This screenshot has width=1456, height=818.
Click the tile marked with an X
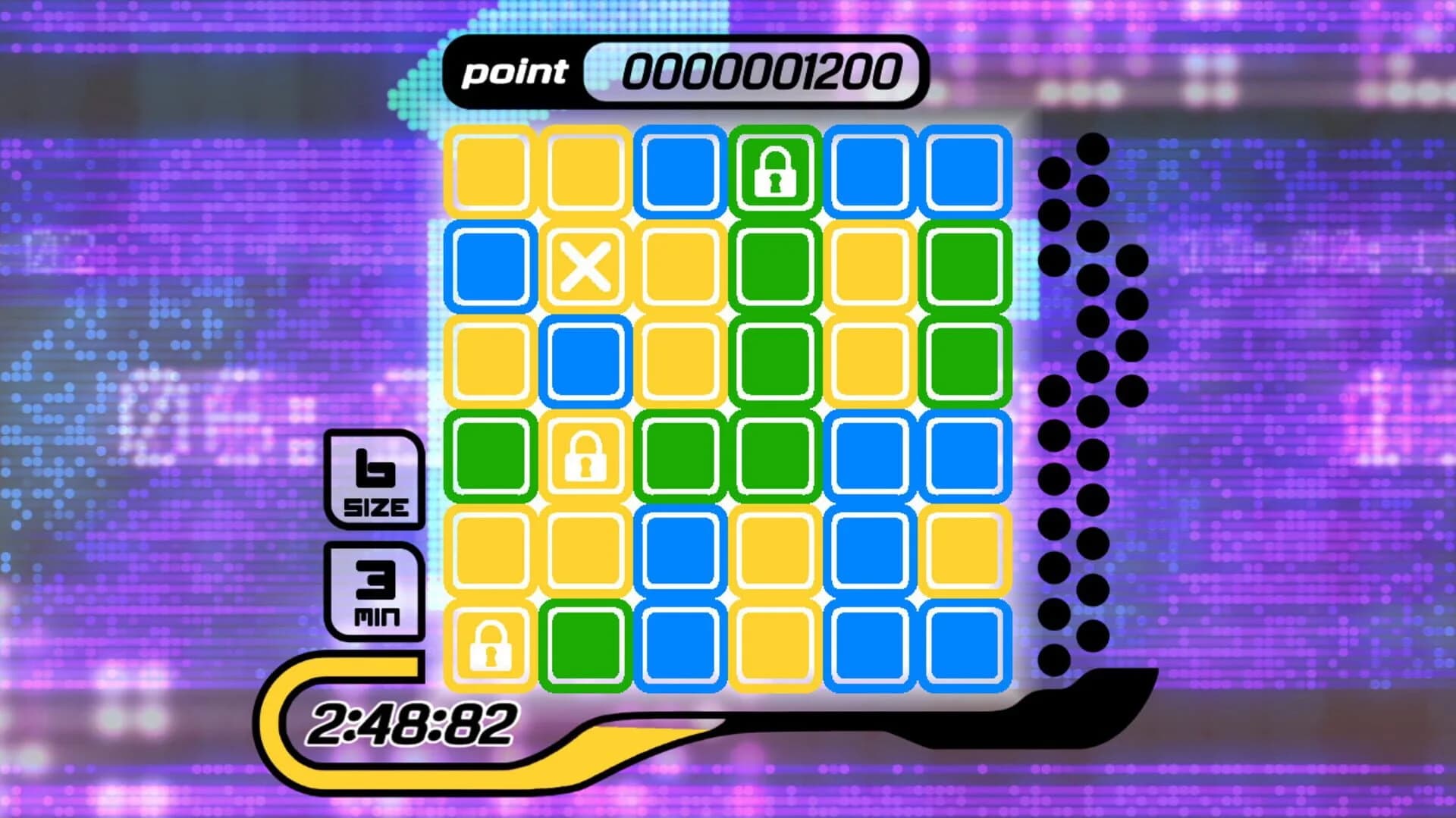pyautogui.click(x=584, y=267)
